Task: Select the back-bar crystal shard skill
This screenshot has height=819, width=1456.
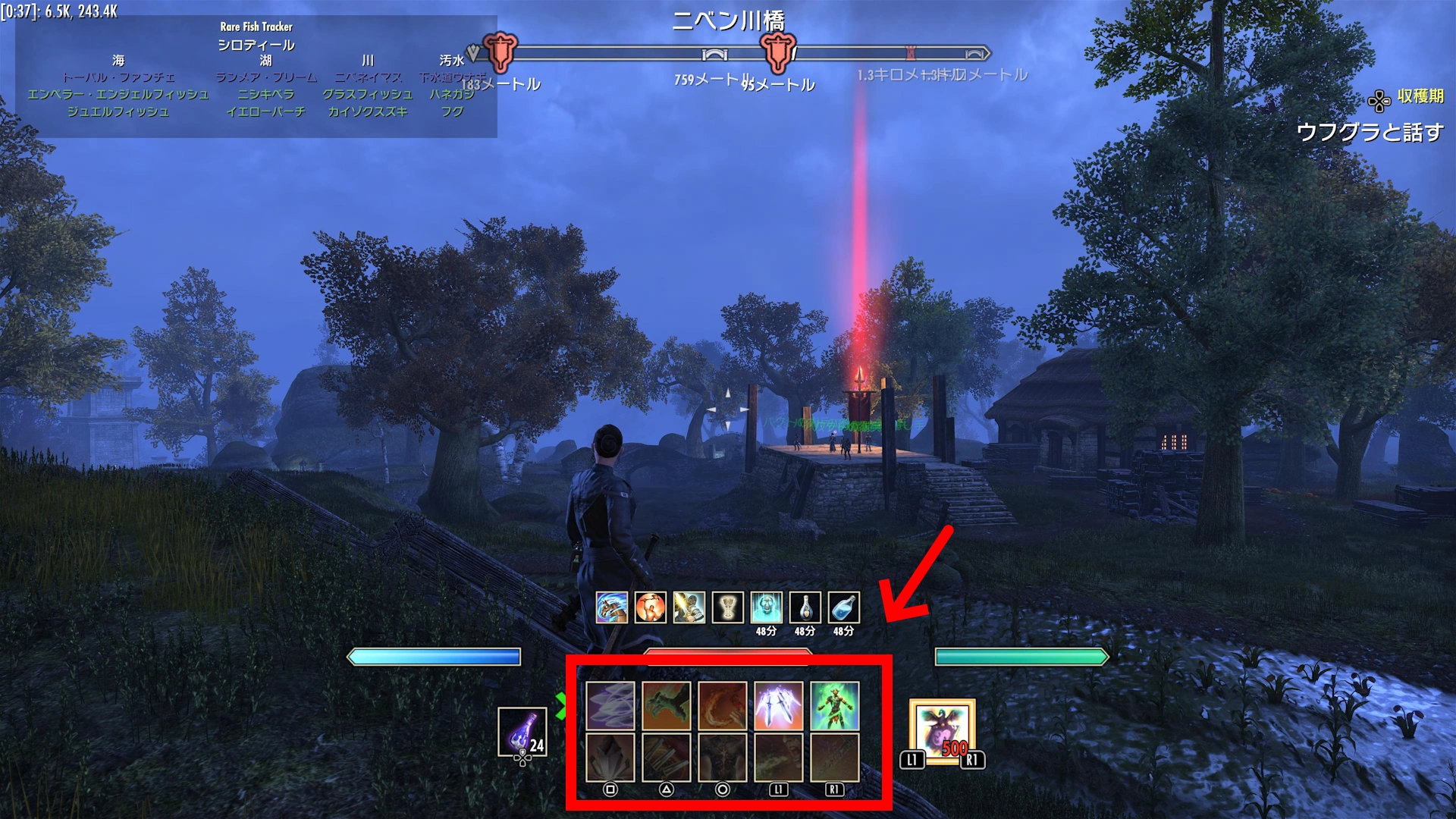Action: (610, 757)
